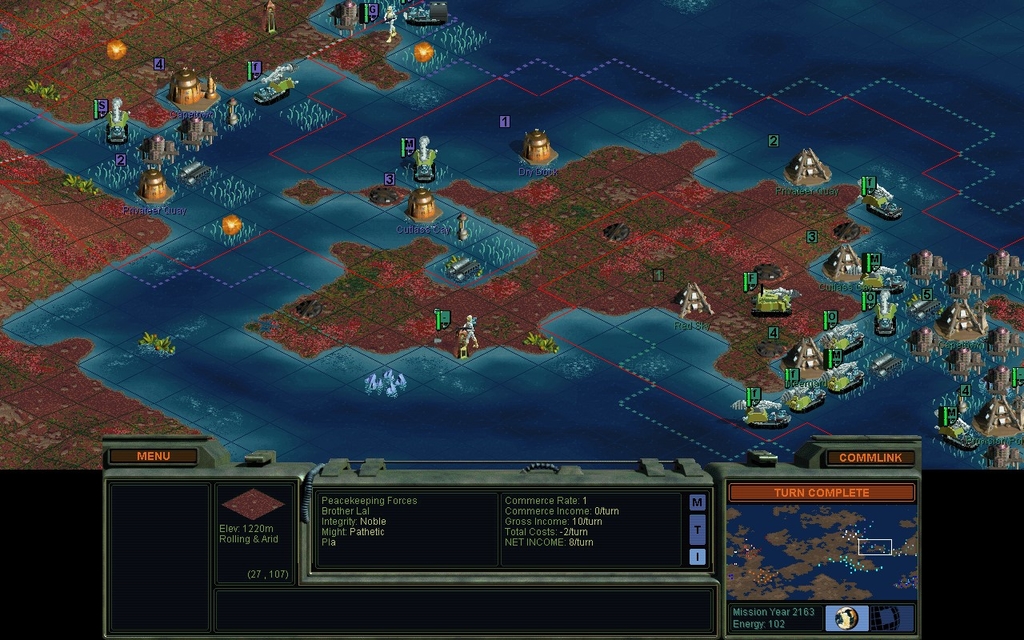Select the I info tab
Image resolution: width=1024 pixels, height=640 pixels.
coord(697,556)
